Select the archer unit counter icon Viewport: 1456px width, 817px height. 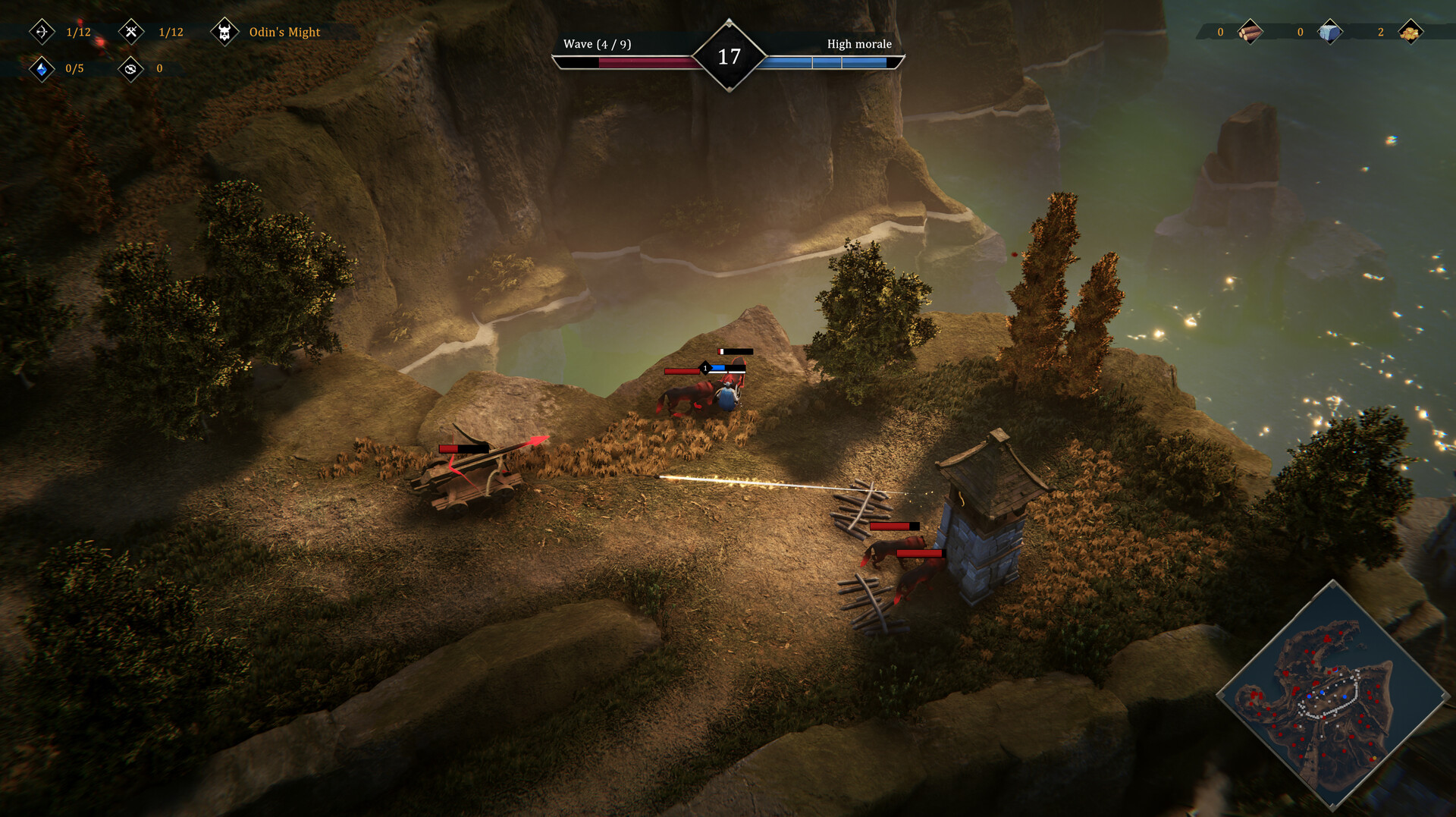pyautogui.click(x=42, y=32)
